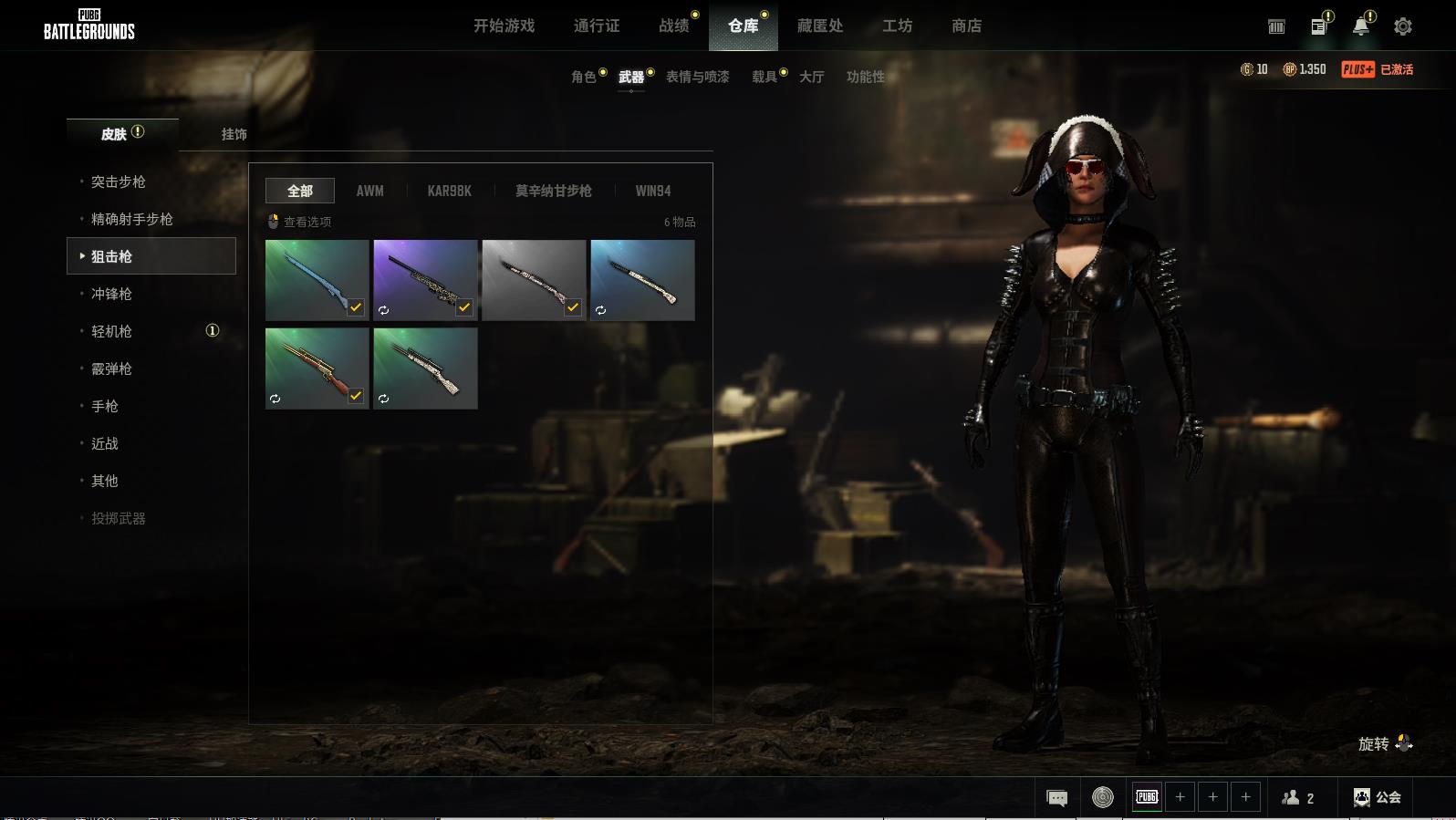Image resolution: width=1456 pixels, height=820 pixels.
Task: Open the 商店 shop tab
Action: [966, 26]
